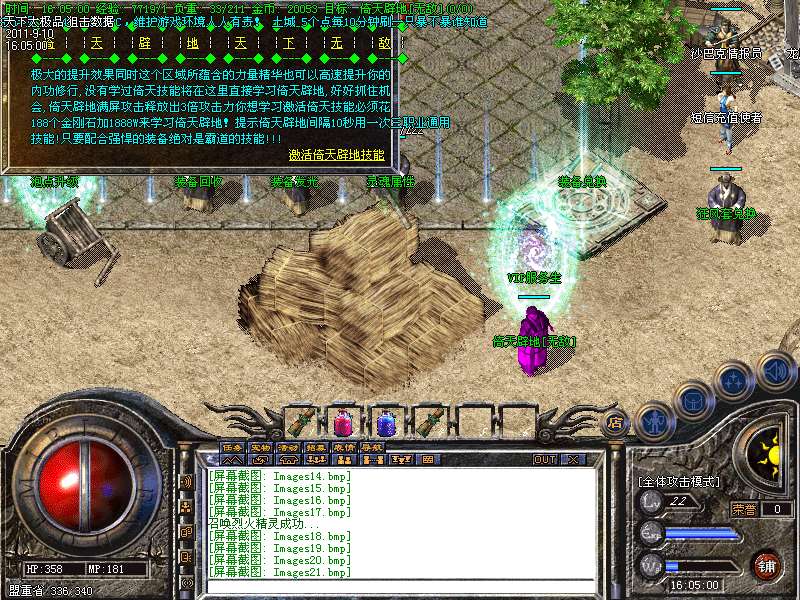Select the 招募 recruit tab
The image size is (800, 600).
click(x=316, y=447)
